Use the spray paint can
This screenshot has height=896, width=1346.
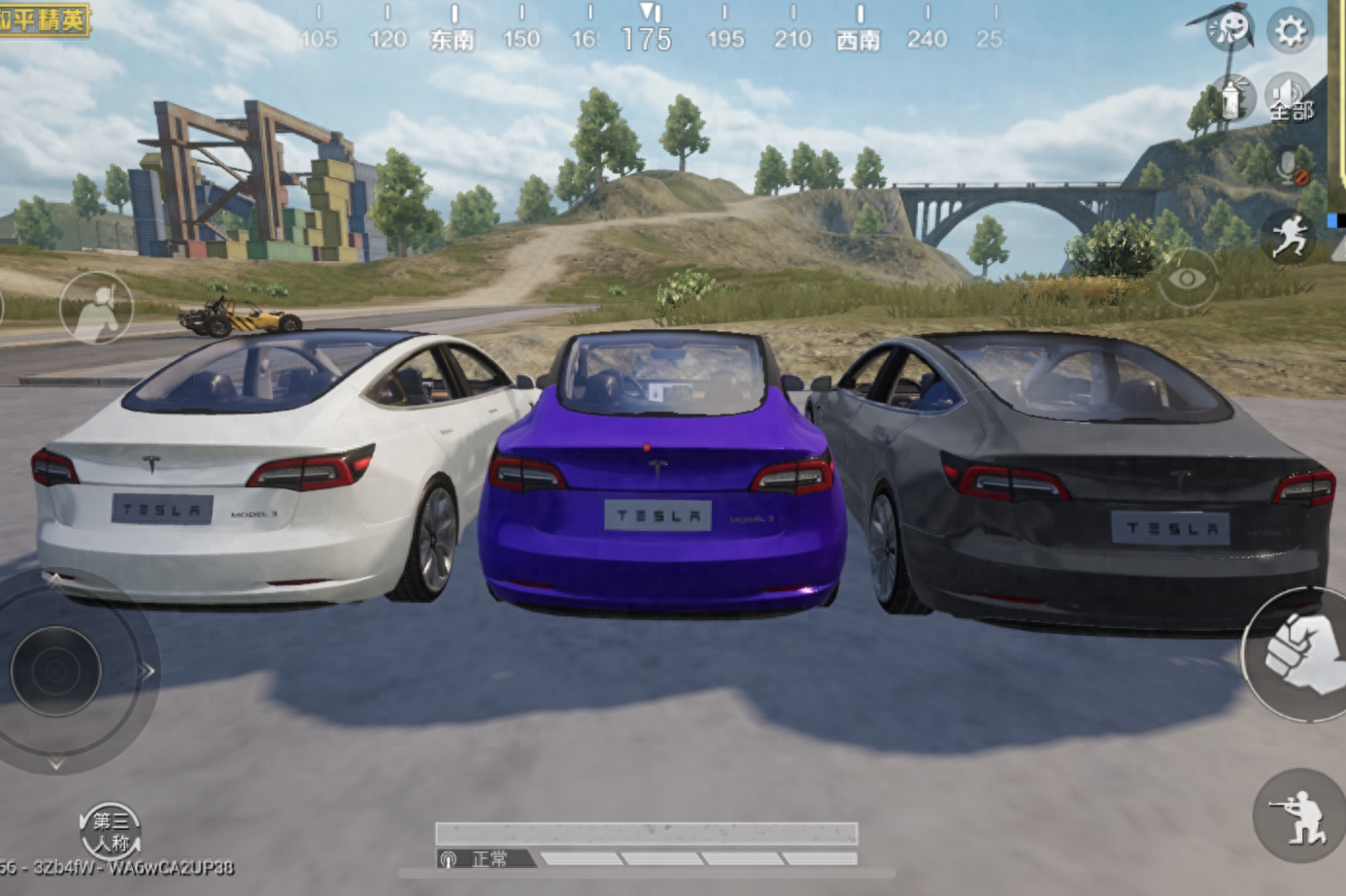(1232, 98)
